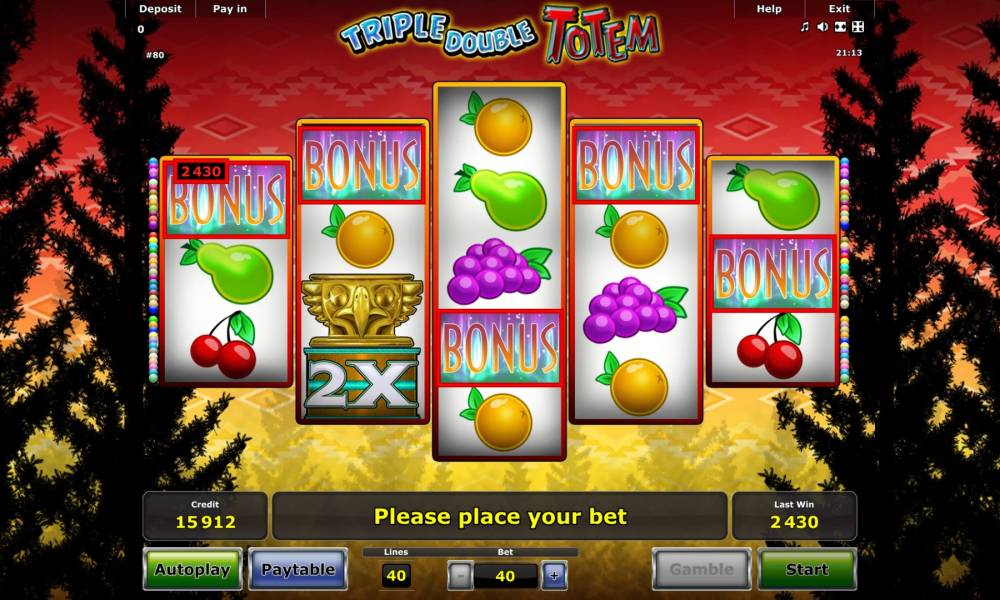
Task: Toggle the speaker sound icon
Action: point(822,27)
